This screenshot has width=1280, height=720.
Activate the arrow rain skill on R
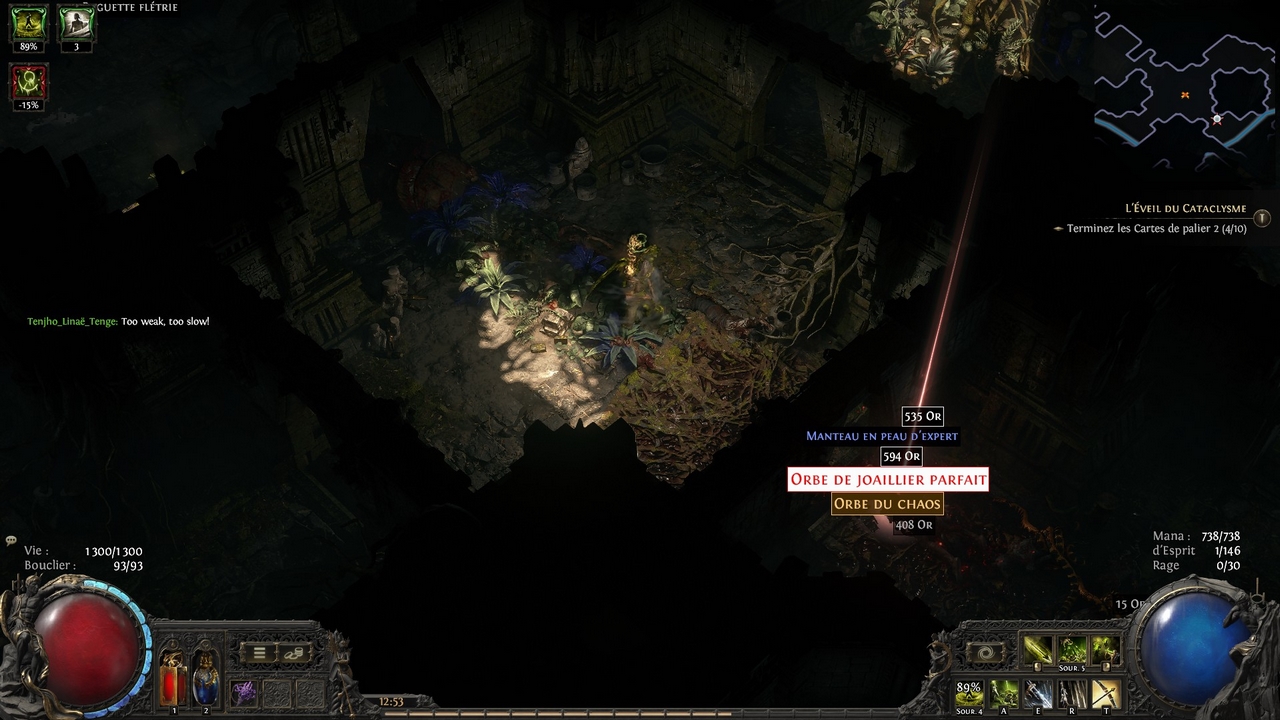coord(1072,693)
